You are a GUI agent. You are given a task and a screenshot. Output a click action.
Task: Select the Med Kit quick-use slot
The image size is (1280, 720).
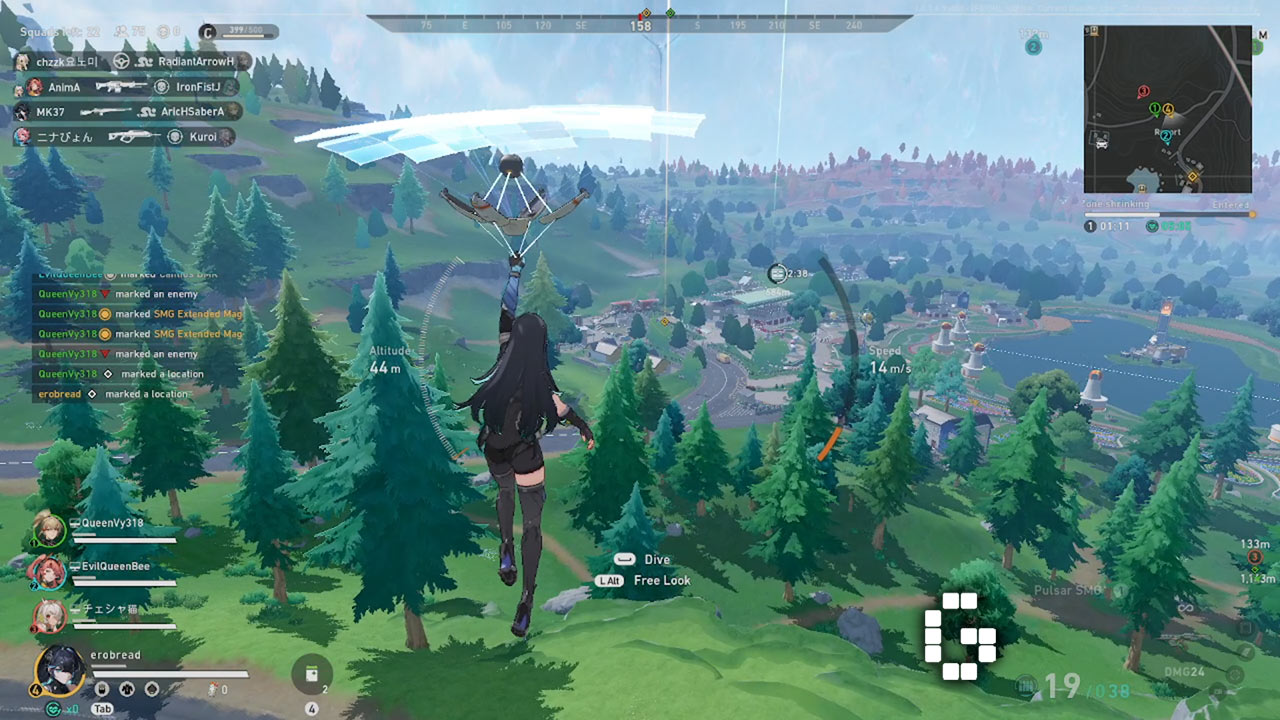[x=312, y=675]
